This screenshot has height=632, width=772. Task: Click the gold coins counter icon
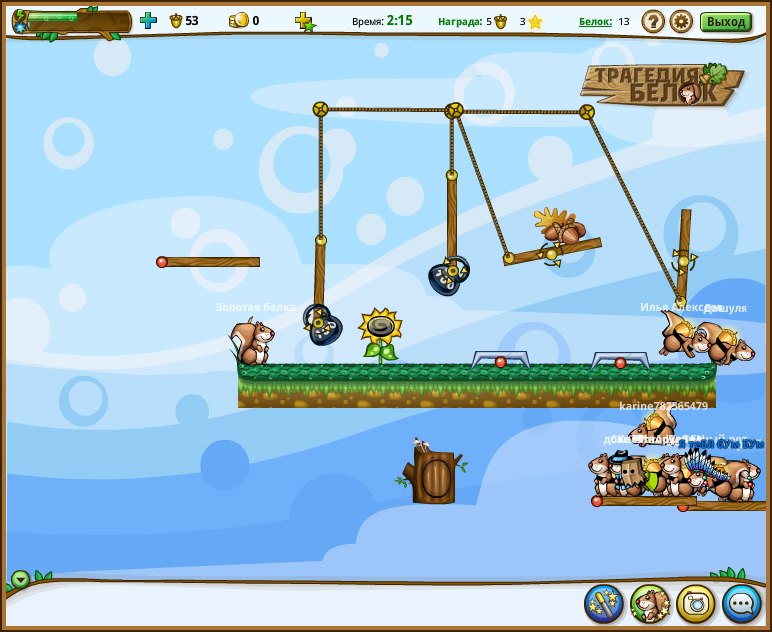point(238,20)
